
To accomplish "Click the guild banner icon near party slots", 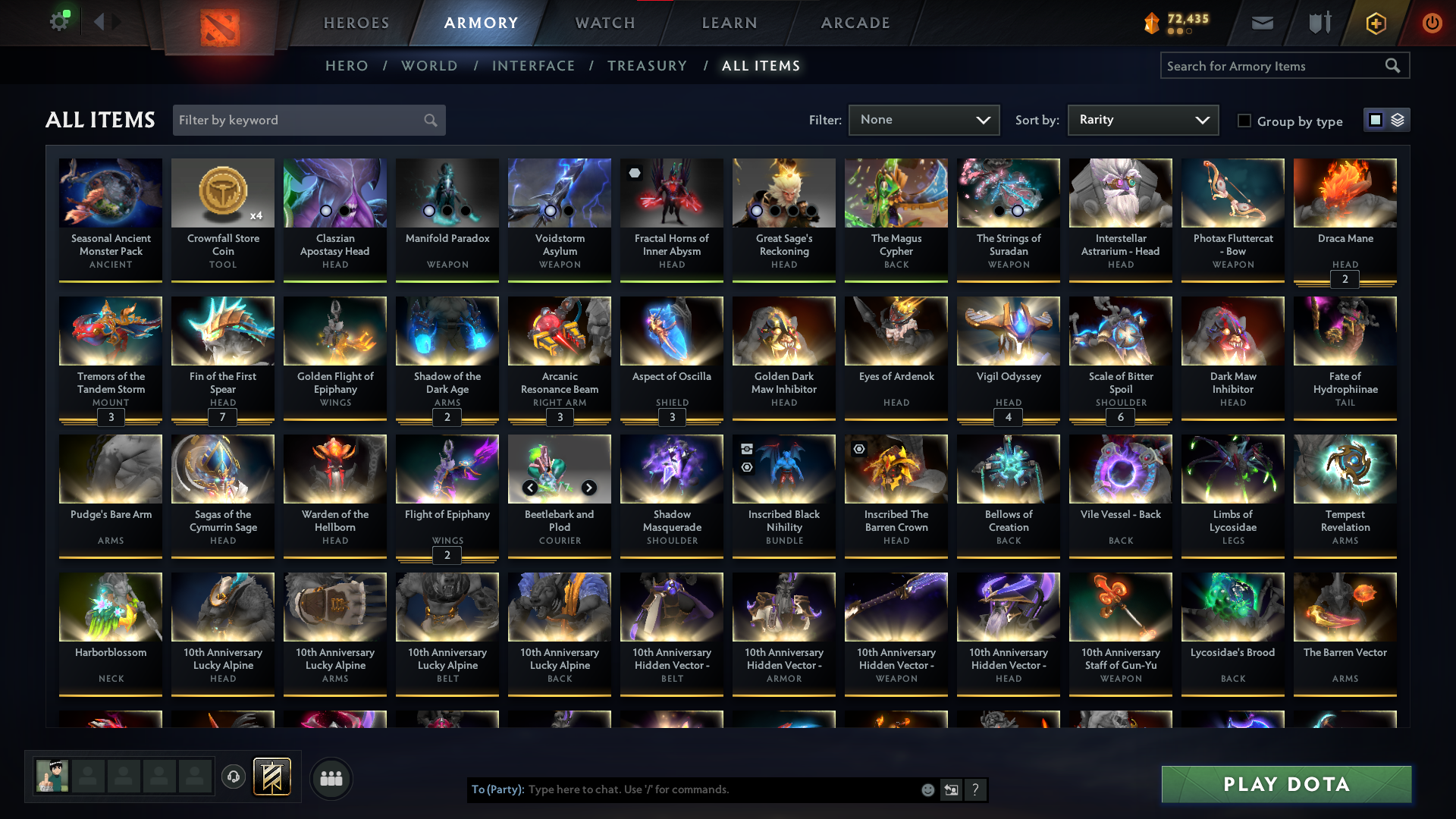I will point(273,777).
